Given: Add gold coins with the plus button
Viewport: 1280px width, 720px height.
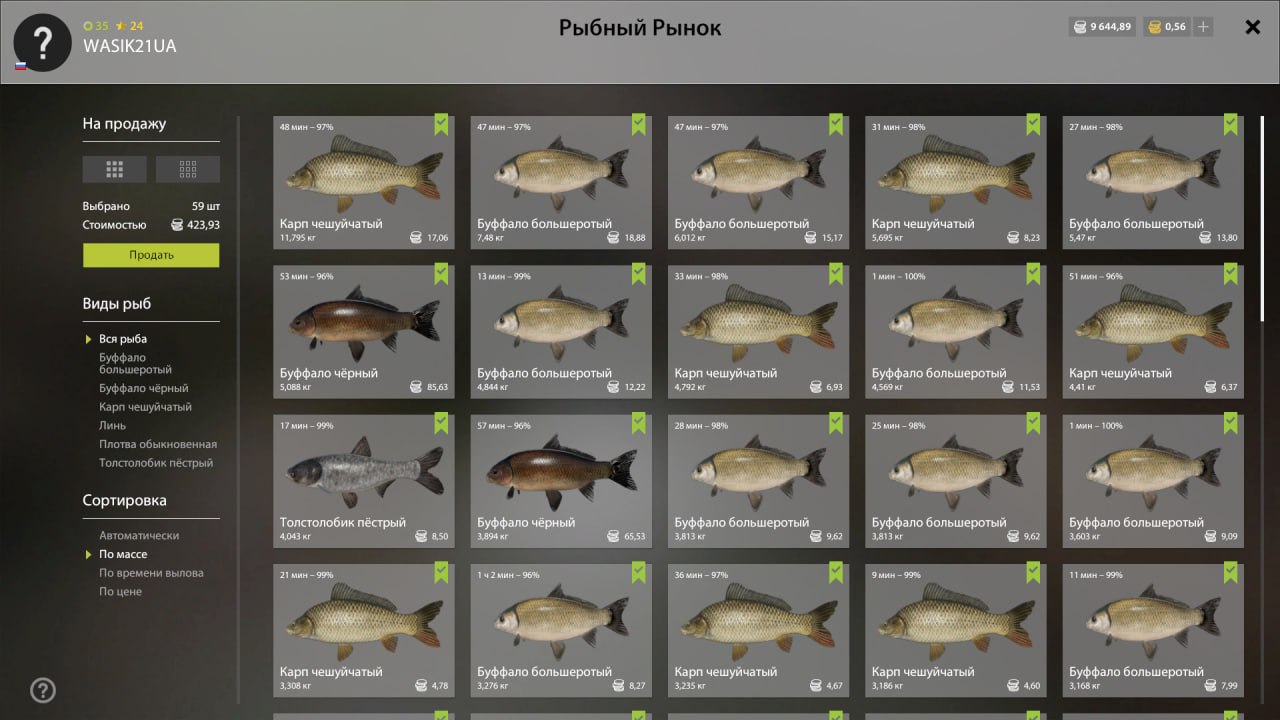Looking at the screenshot, I should (x=1203, y=27).
